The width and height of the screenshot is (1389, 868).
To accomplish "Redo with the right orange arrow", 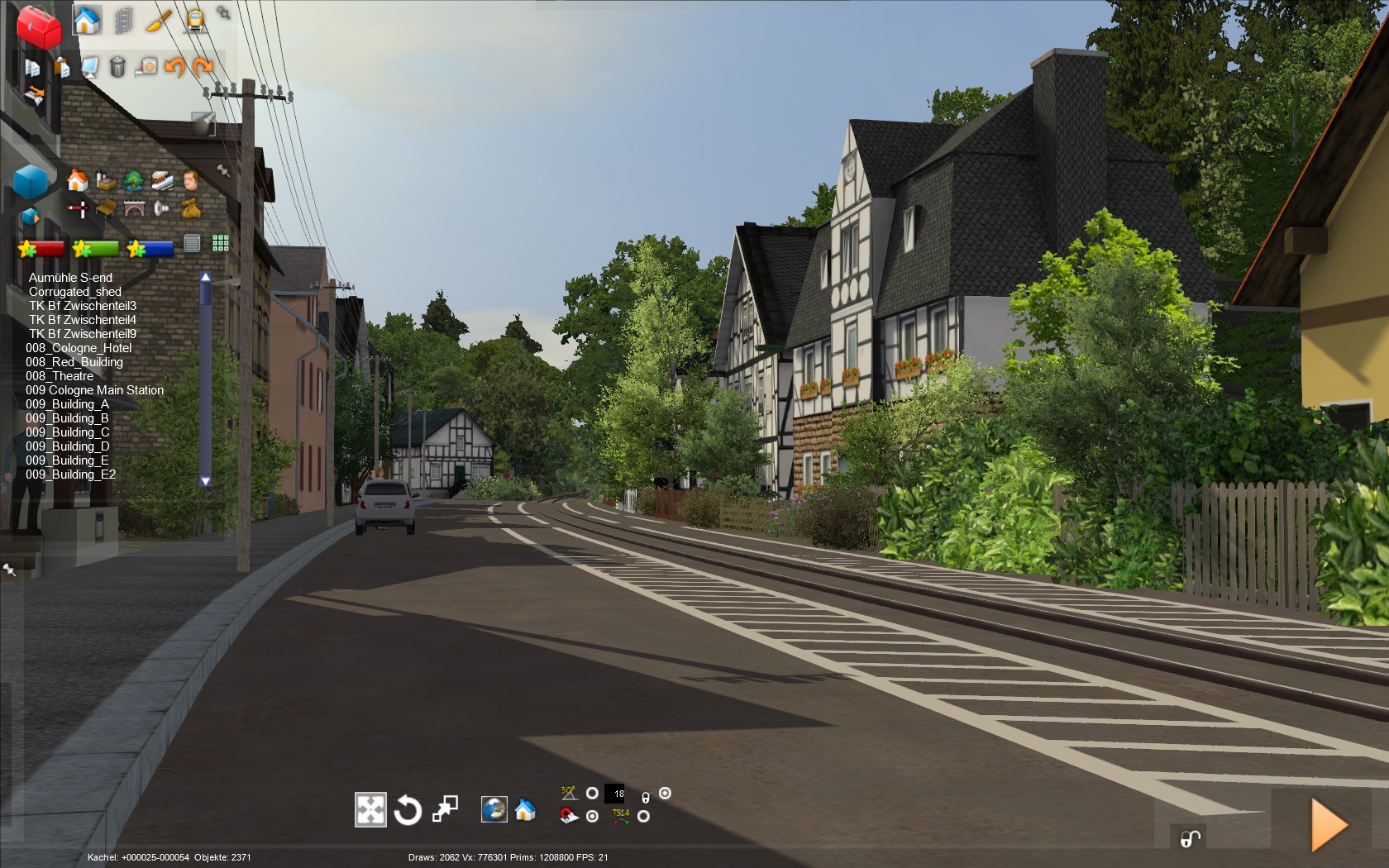I will tap(203, 66).
